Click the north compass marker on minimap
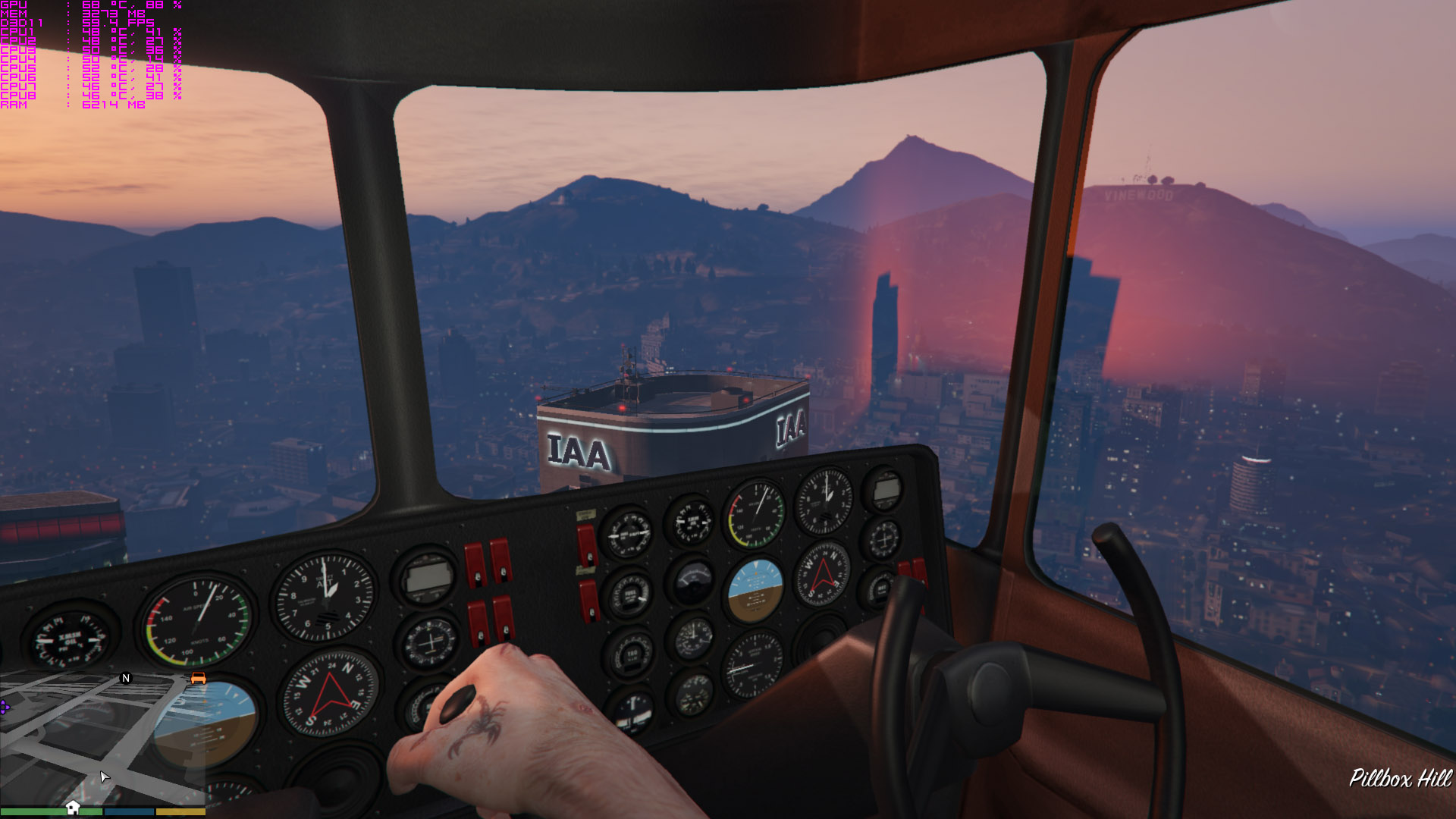The height and width of the screenshot is (819, 1456). coord(126,678)
